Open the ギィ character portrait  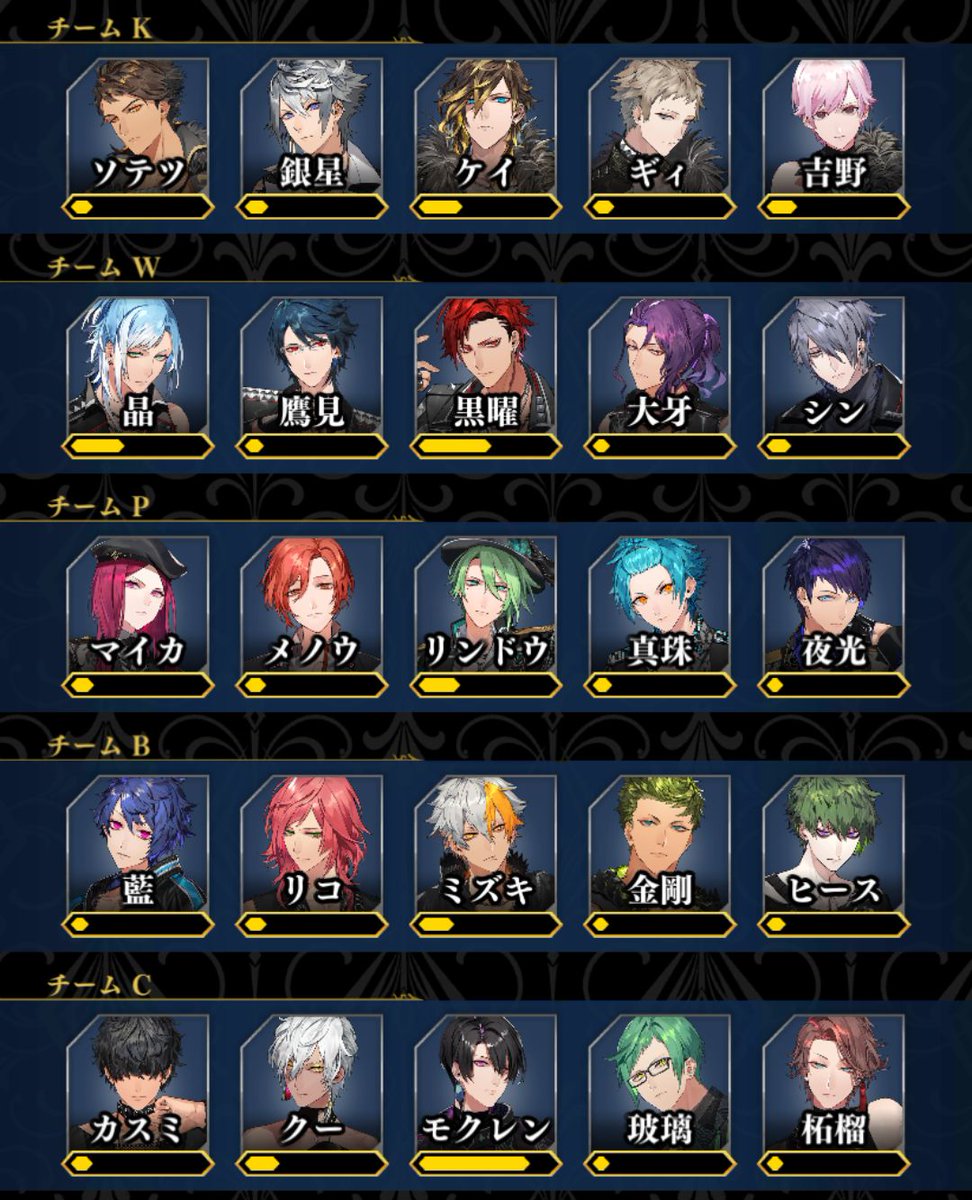[x=660, y=125]
